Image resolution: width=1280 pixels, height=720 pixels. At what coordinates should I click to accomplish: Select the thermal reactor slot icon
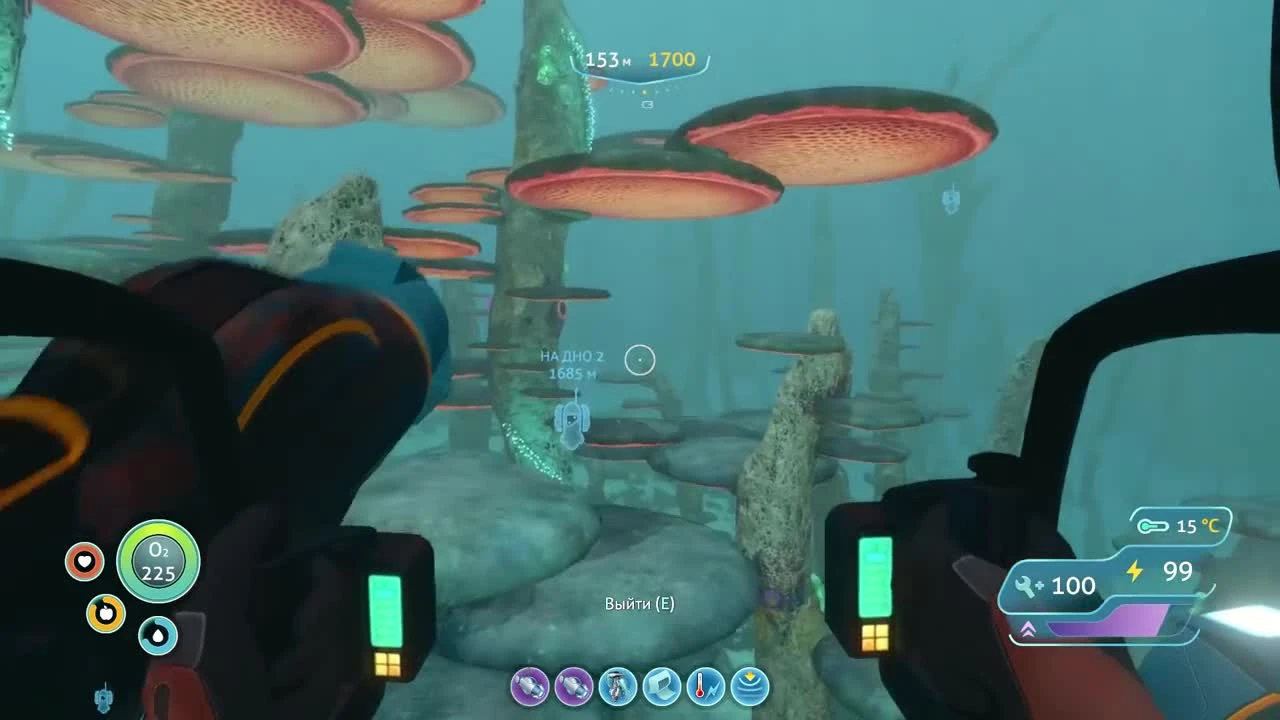click(705, 688)
